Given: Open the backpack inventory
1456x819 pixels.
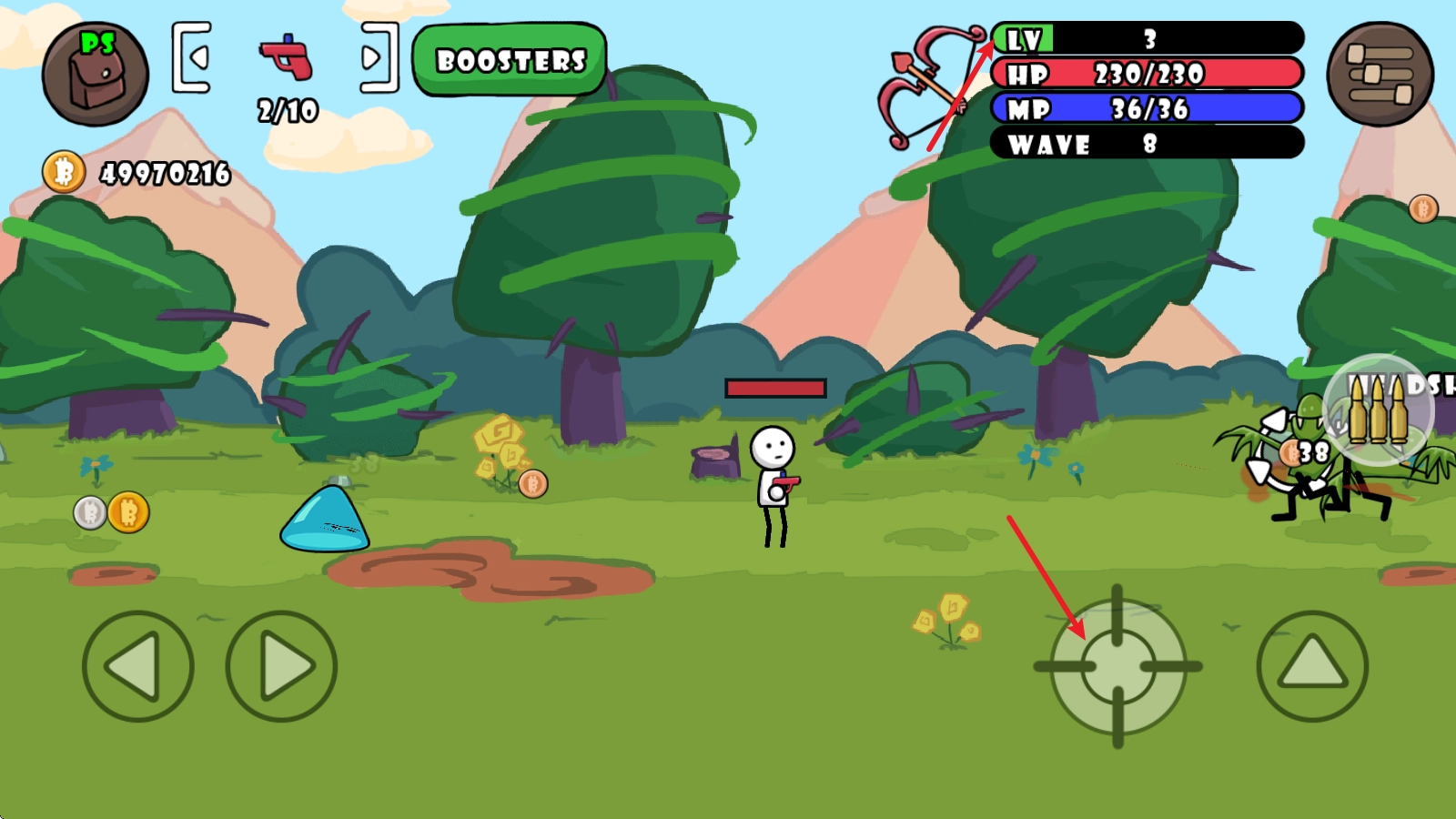Looking at the screenshot, I should click(95, 74).
